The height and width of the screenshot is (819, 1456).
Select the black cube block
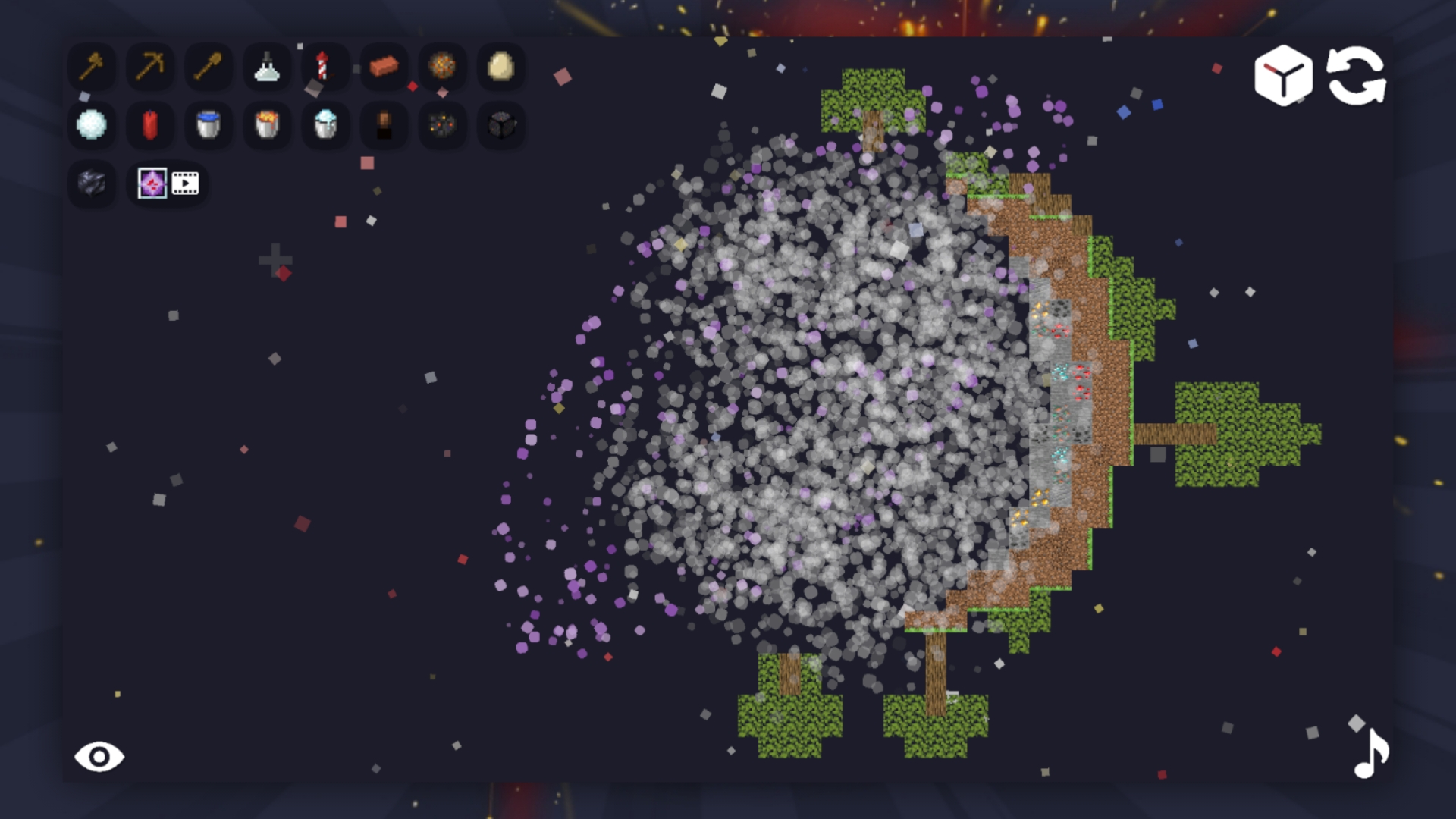[500, 125]
